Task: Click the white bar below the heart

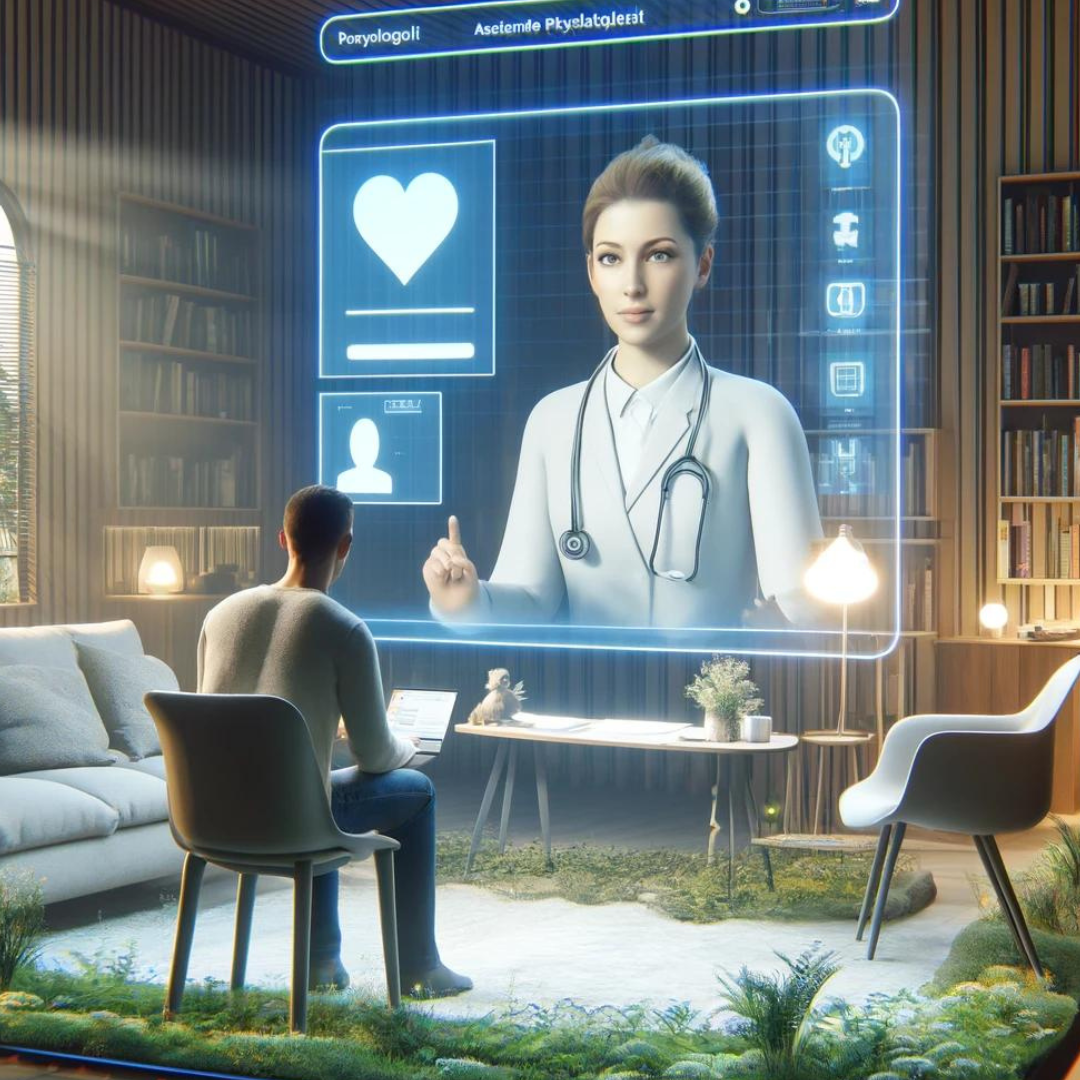Action: pyautogui.click(x=410, y=351)
